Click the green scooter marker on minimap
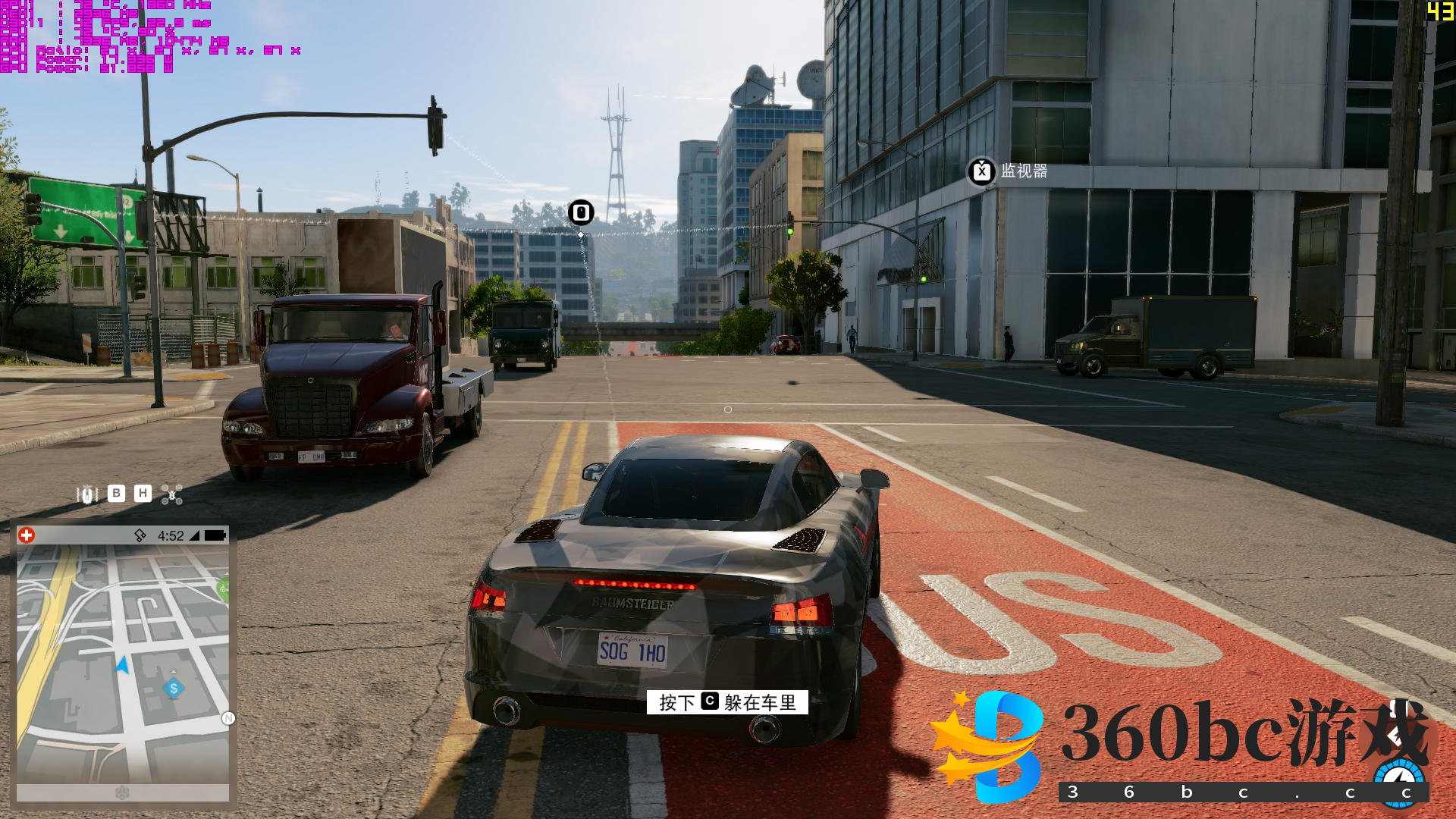 (223, 588)
